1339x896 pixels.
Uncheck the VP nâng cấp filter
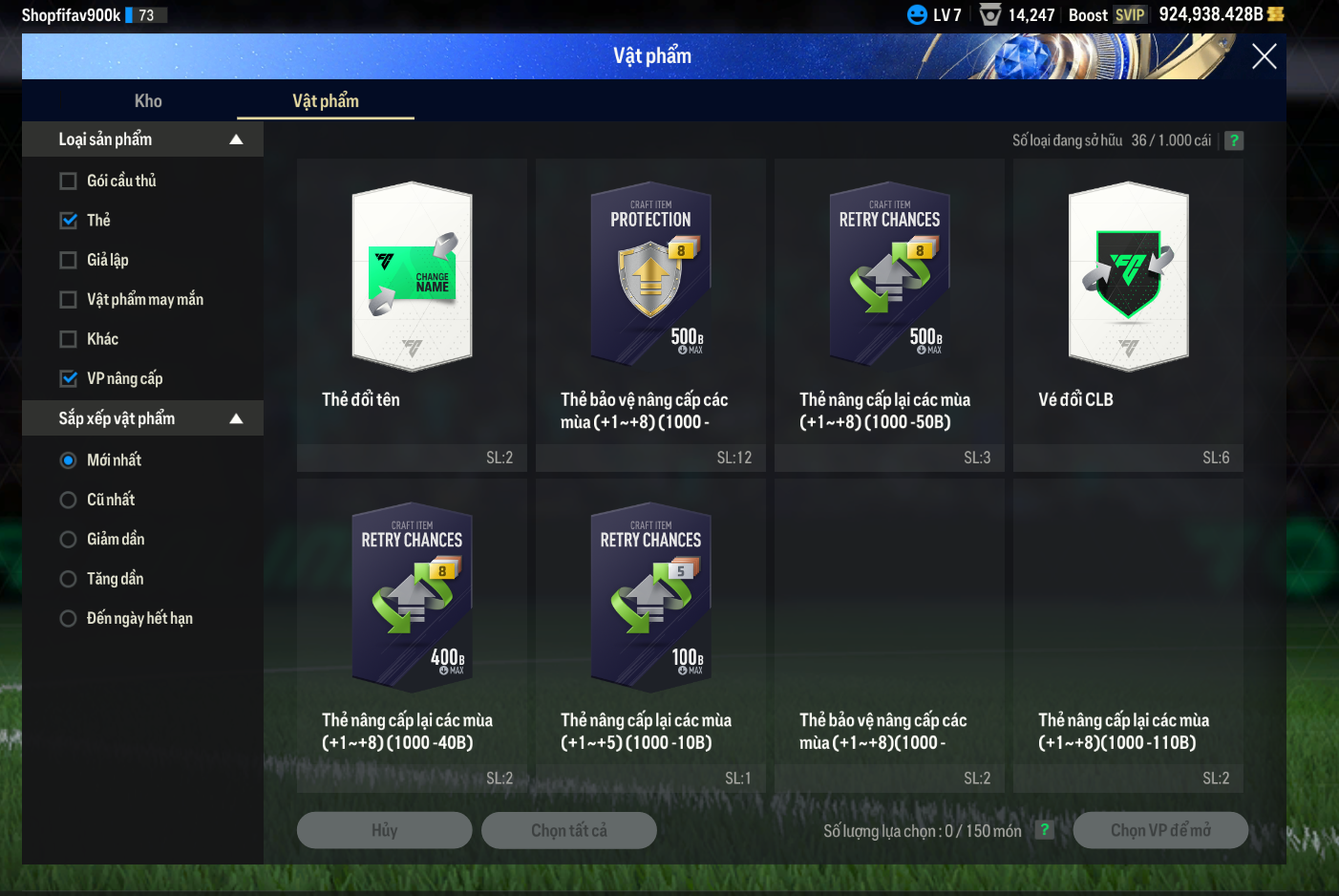[69, 379]
